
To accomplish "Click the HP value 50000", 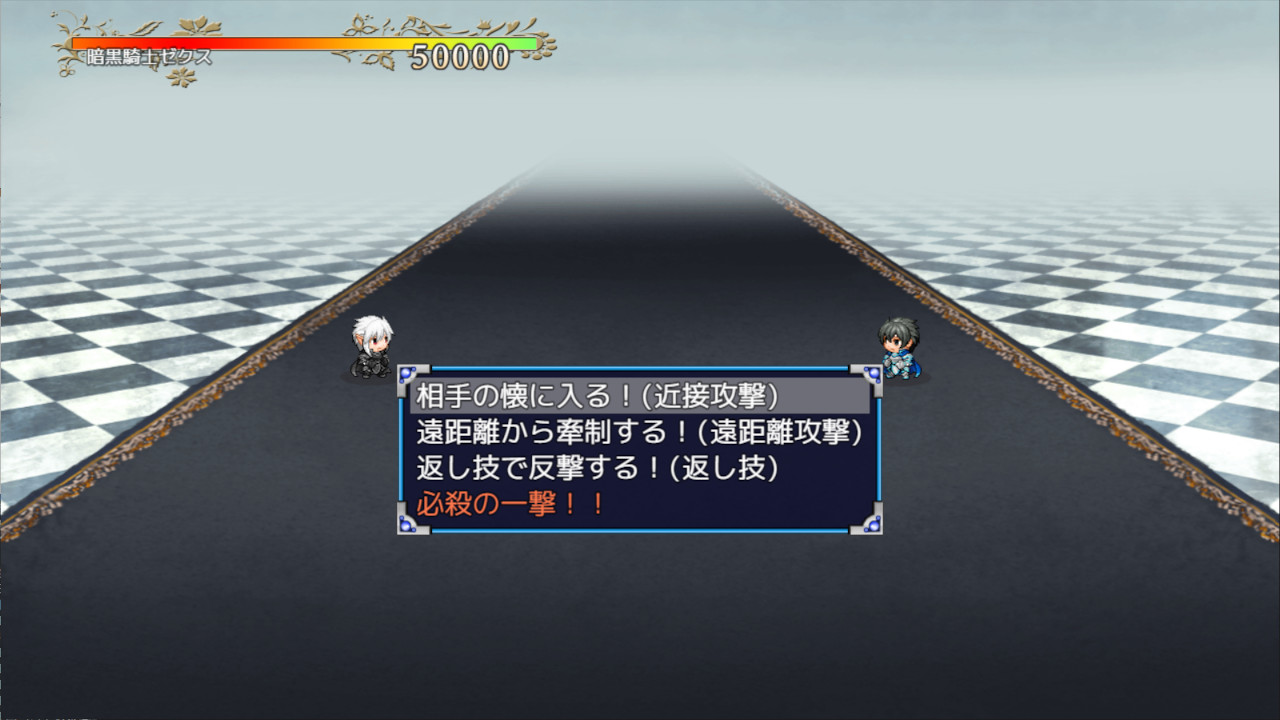I will click(460, 56).
